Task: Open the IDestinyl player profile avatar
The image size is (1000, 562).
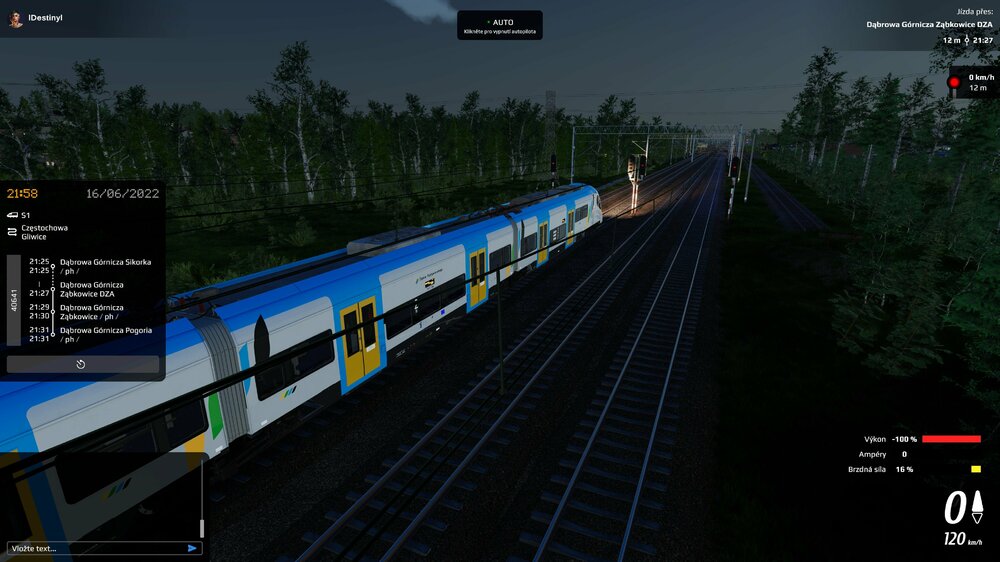Action: click(x=16, y=19)
